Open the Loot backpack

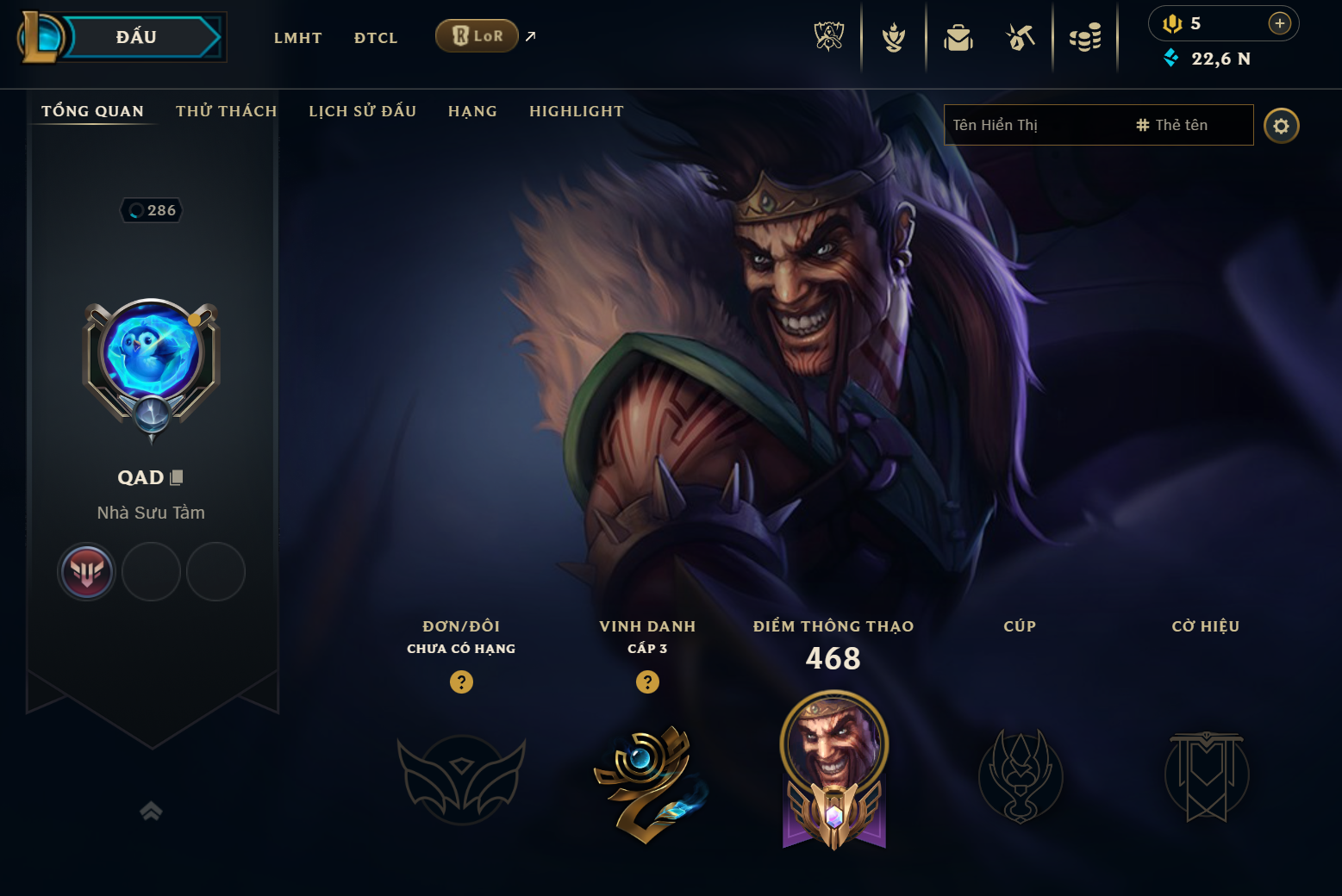[958, 36]
